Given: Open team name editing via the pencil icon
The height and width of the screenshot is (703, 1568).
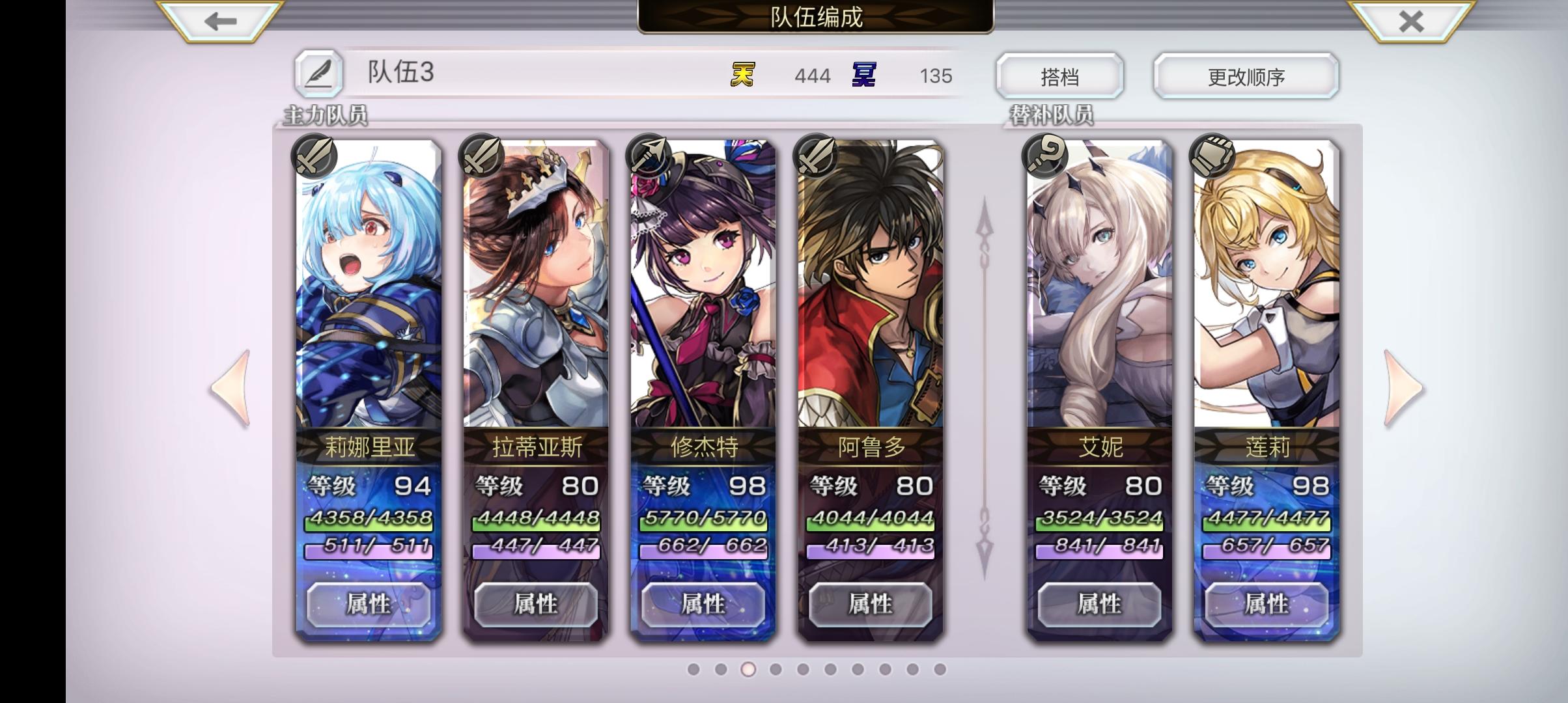Looking at the screenshot, I should point(320,74).
